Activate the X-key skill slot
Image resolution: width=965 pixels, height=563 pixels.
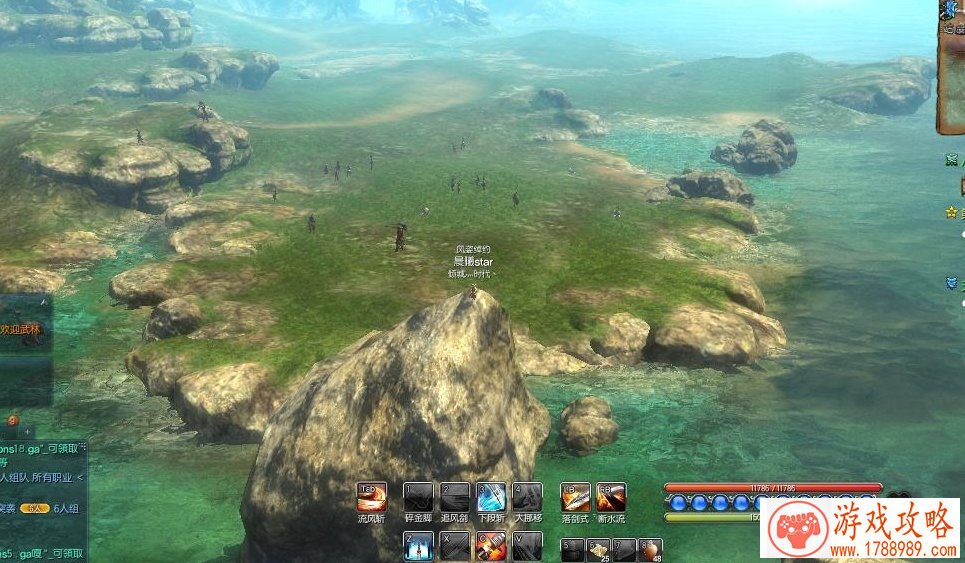coord(455,545)
